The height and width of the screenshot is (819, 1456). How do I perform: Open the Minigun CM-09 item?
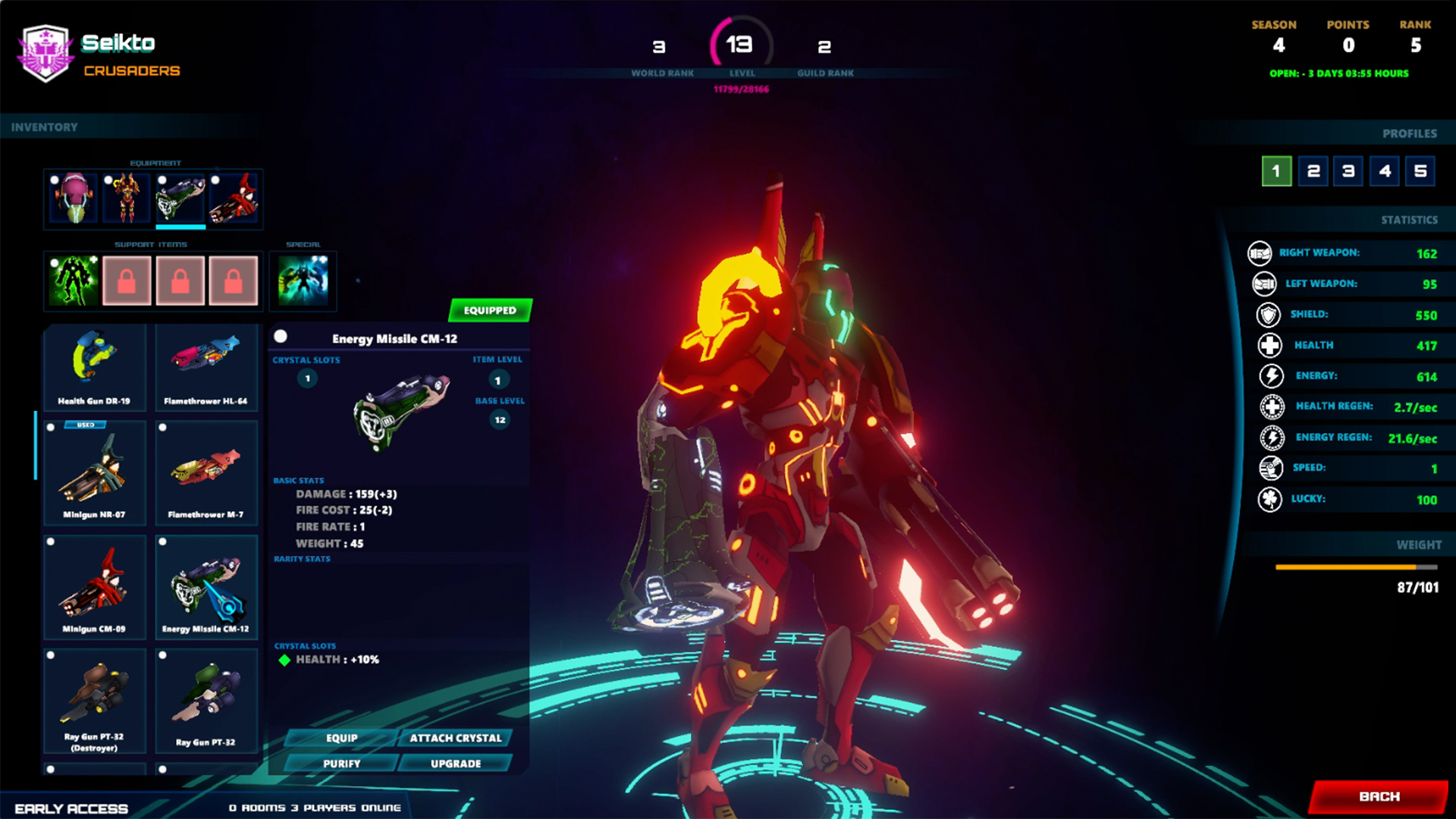pyautogui.click(x=94, y=587)
